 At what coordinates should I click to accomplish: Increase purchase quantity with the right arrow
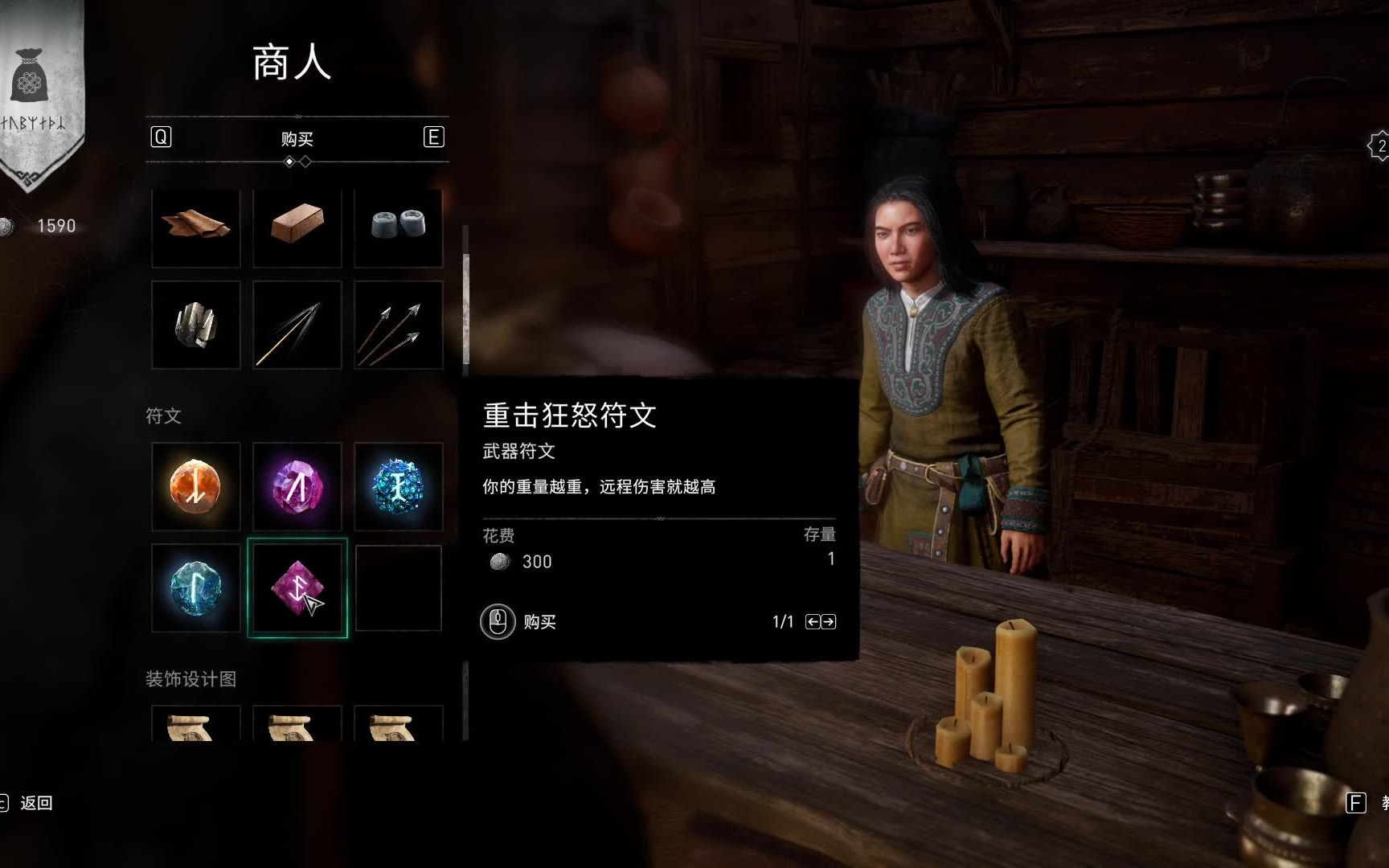(x=829, y=622)
